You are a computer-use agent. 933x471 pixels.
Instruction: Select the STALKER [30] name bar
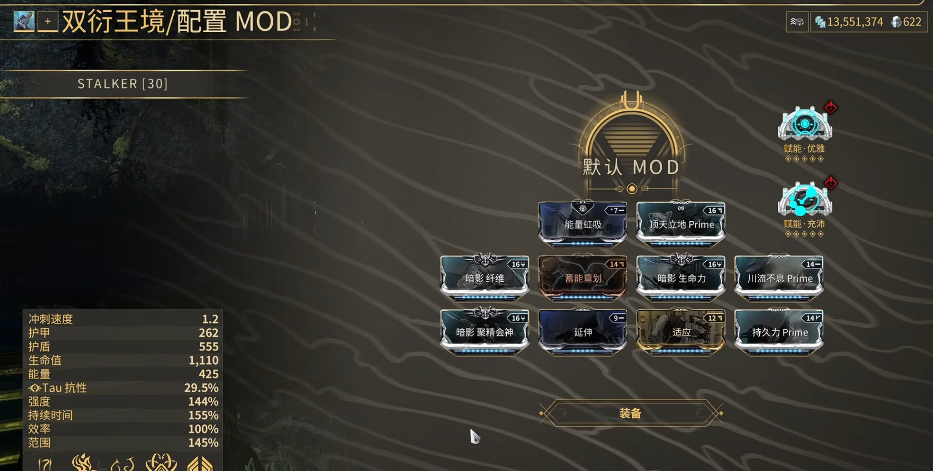[123, 84]
